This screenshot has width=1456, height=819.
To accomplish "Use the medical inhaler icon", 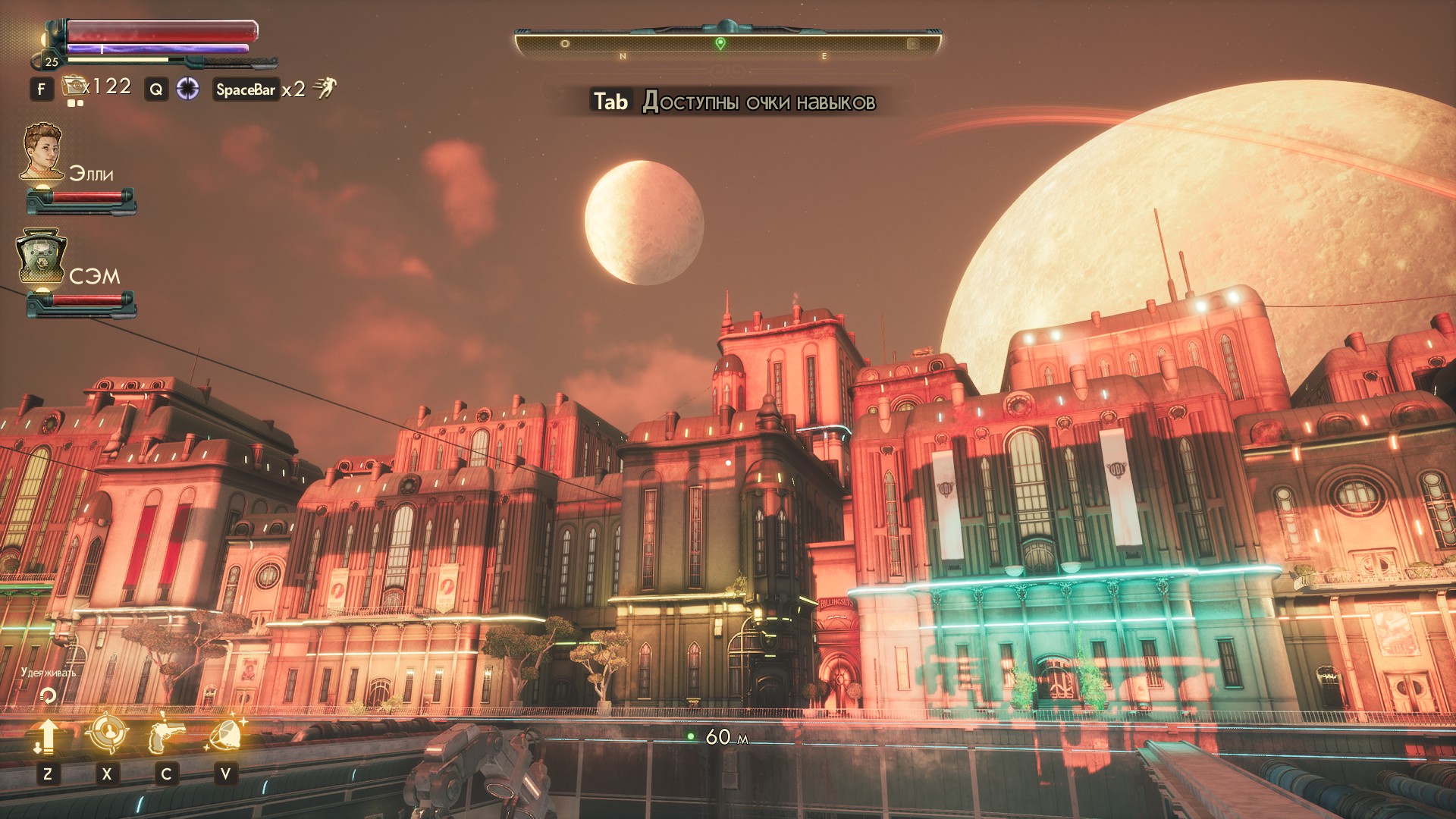I will (x=75, y=87).
